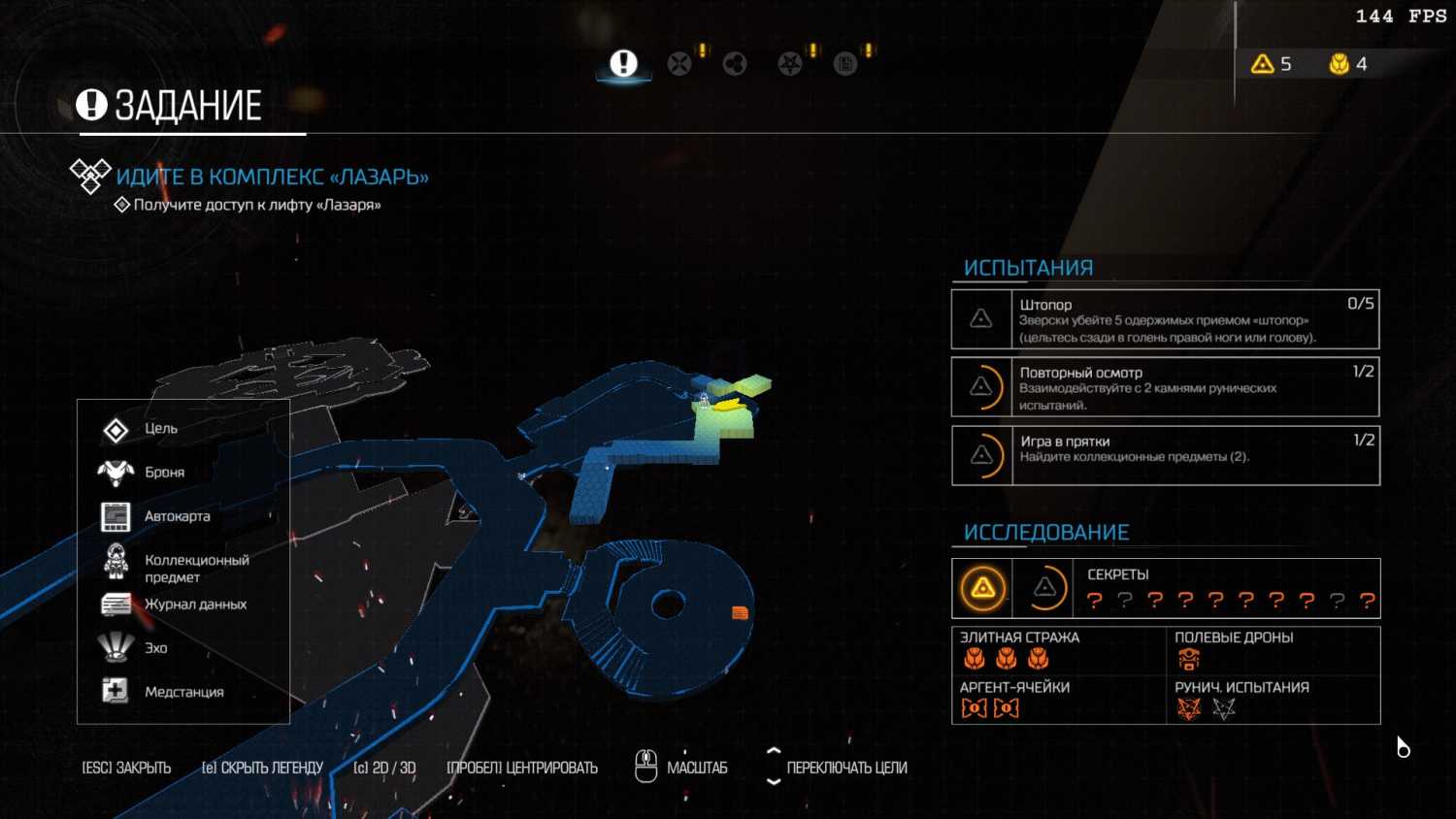Screen dimensions: 1456x819
Task: Click the «Журнал данных» legend entry
Action: click(195, 605)
